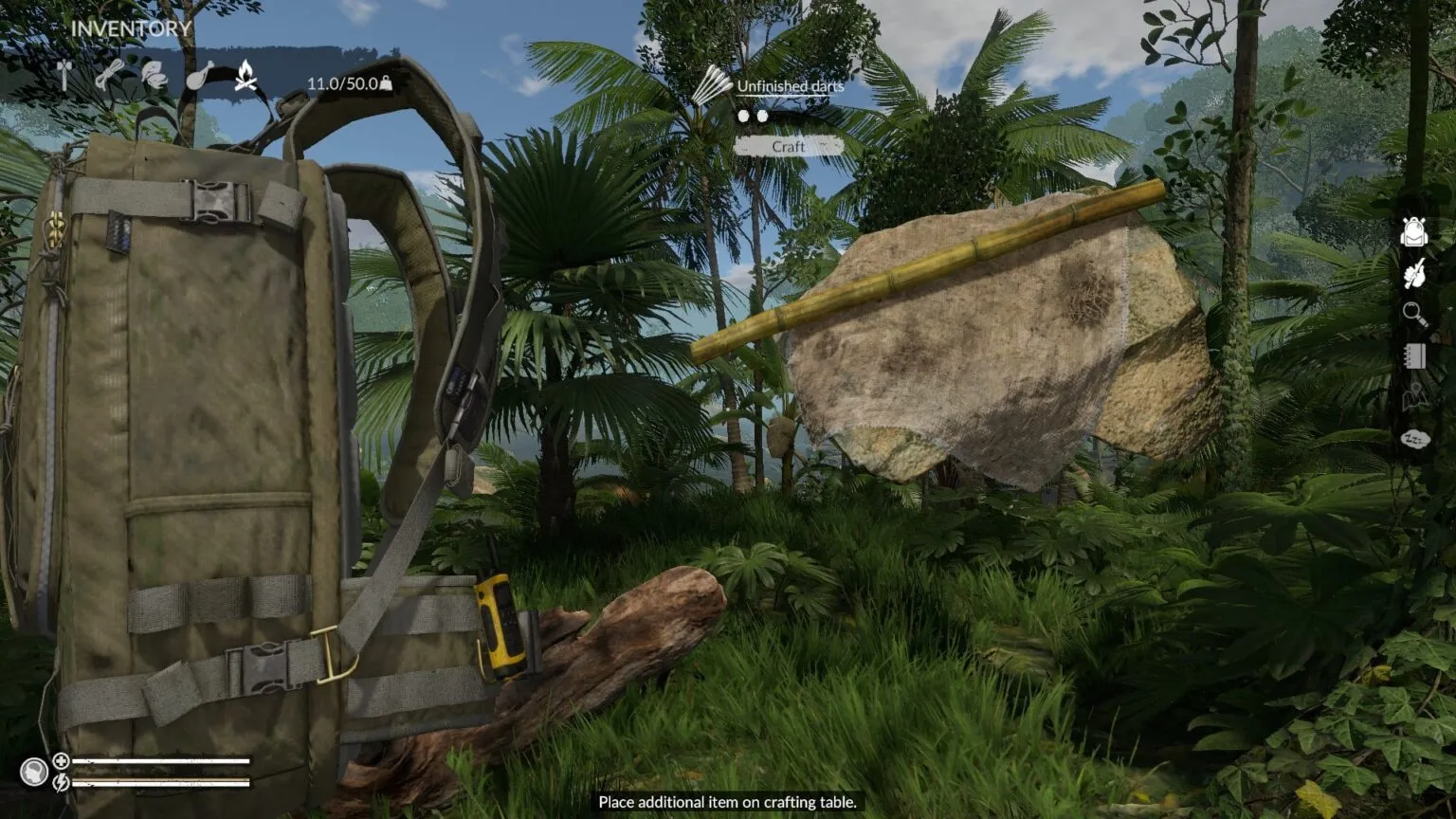
Task: Open the notebook
Action: [x=1413, y=355]
